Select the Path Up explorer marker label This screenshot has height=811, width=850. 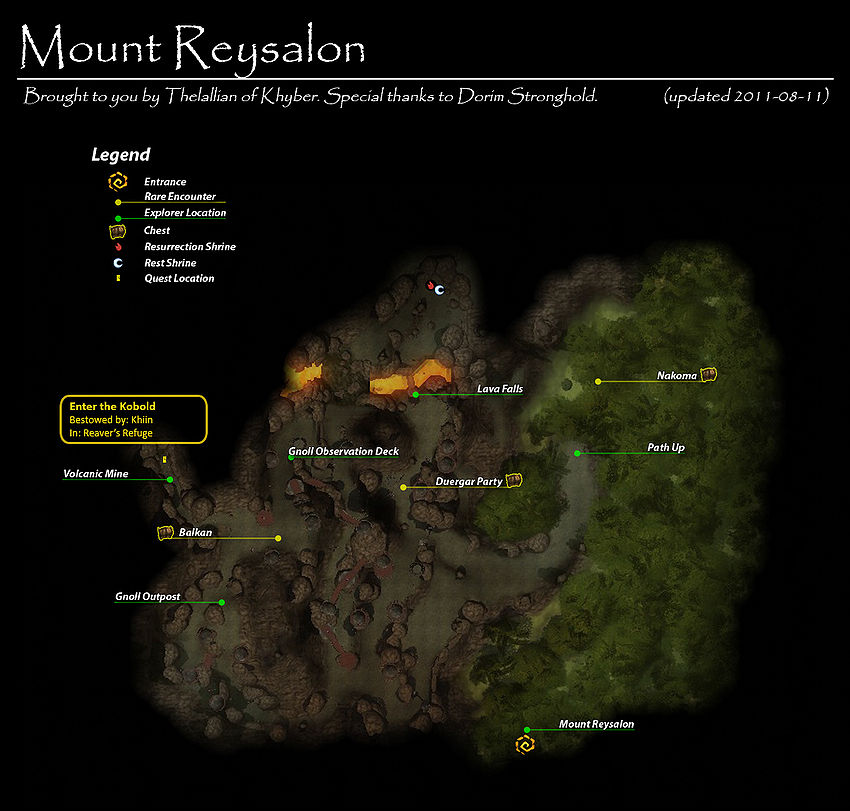coord(665,448)
